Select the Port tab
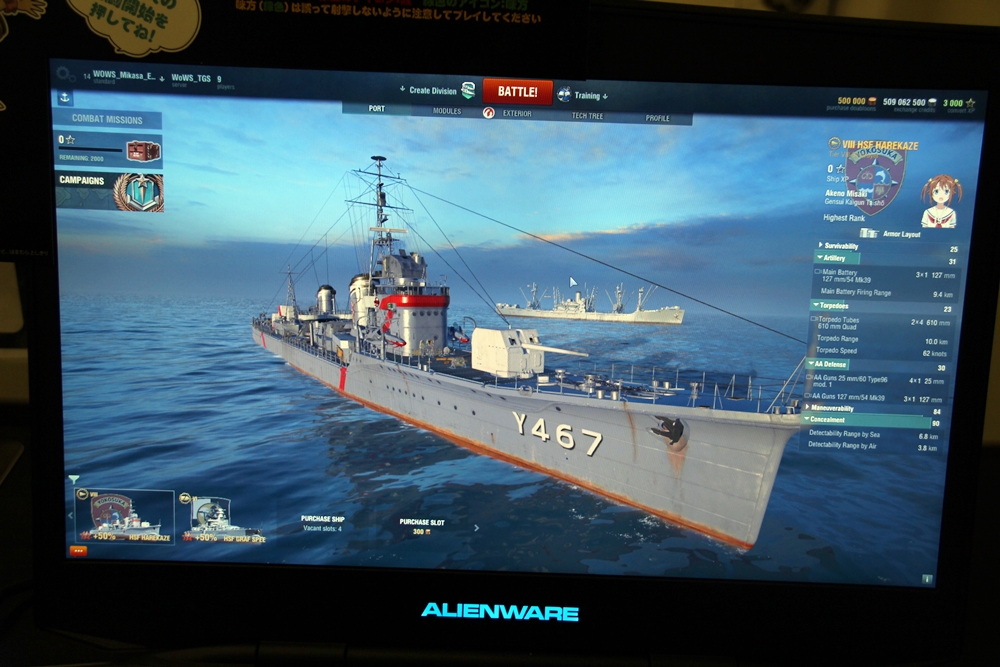 tap(376, 109)
